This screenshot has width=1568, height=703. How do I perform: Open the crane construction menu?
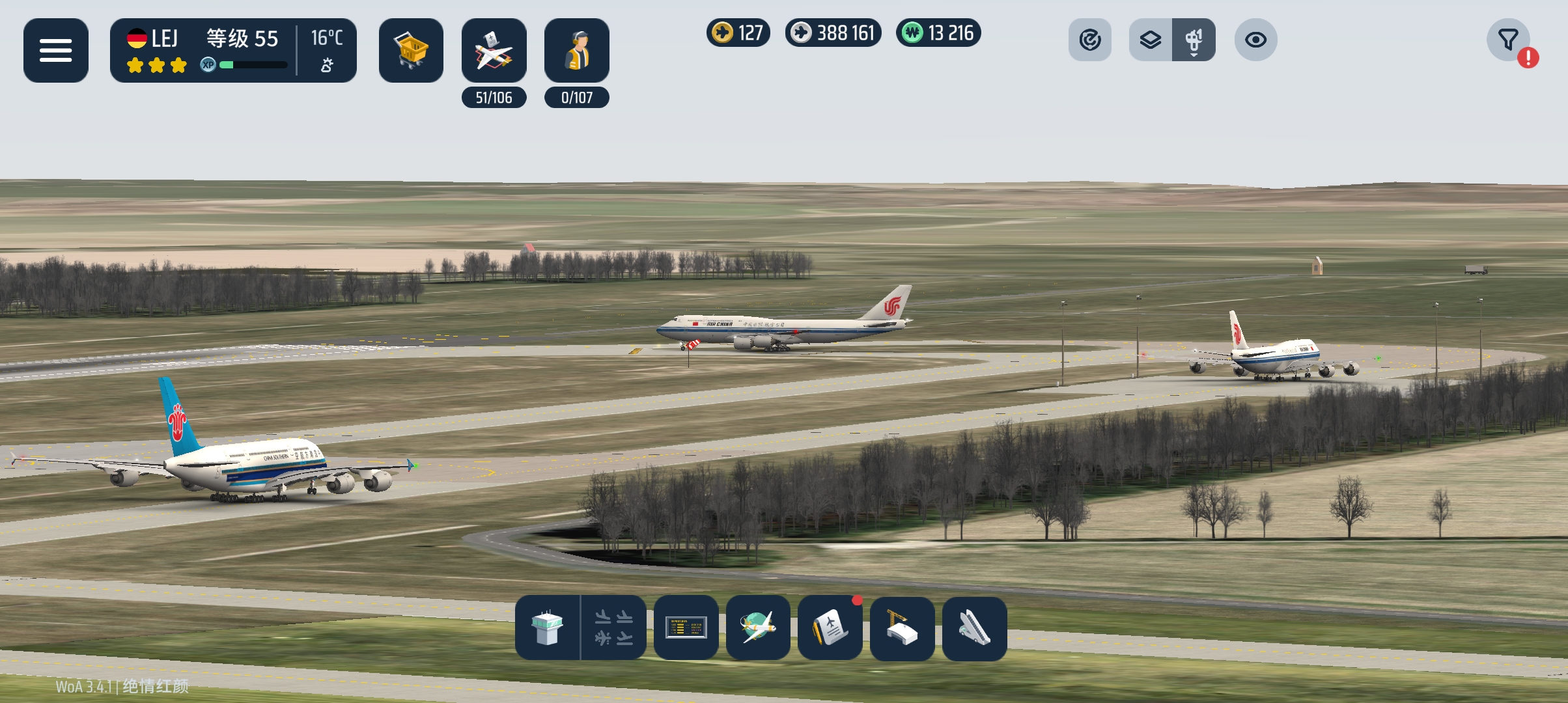point(903,627)
